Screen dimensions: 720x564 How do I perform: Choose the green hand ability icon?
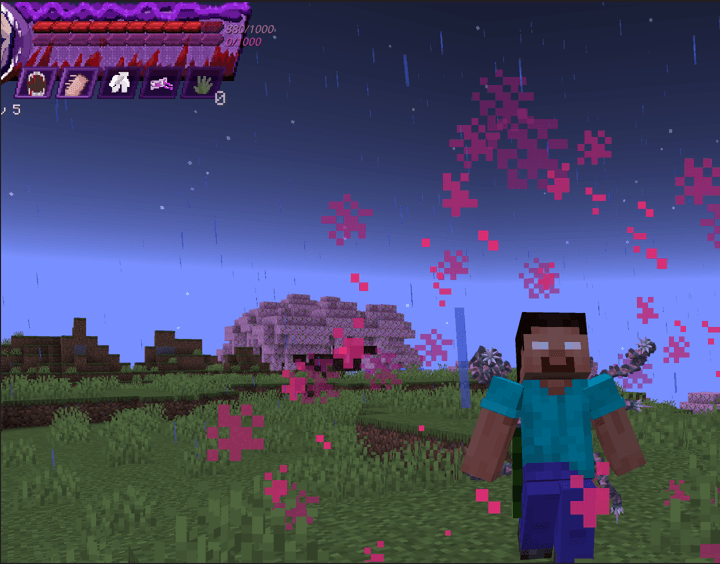201,84
